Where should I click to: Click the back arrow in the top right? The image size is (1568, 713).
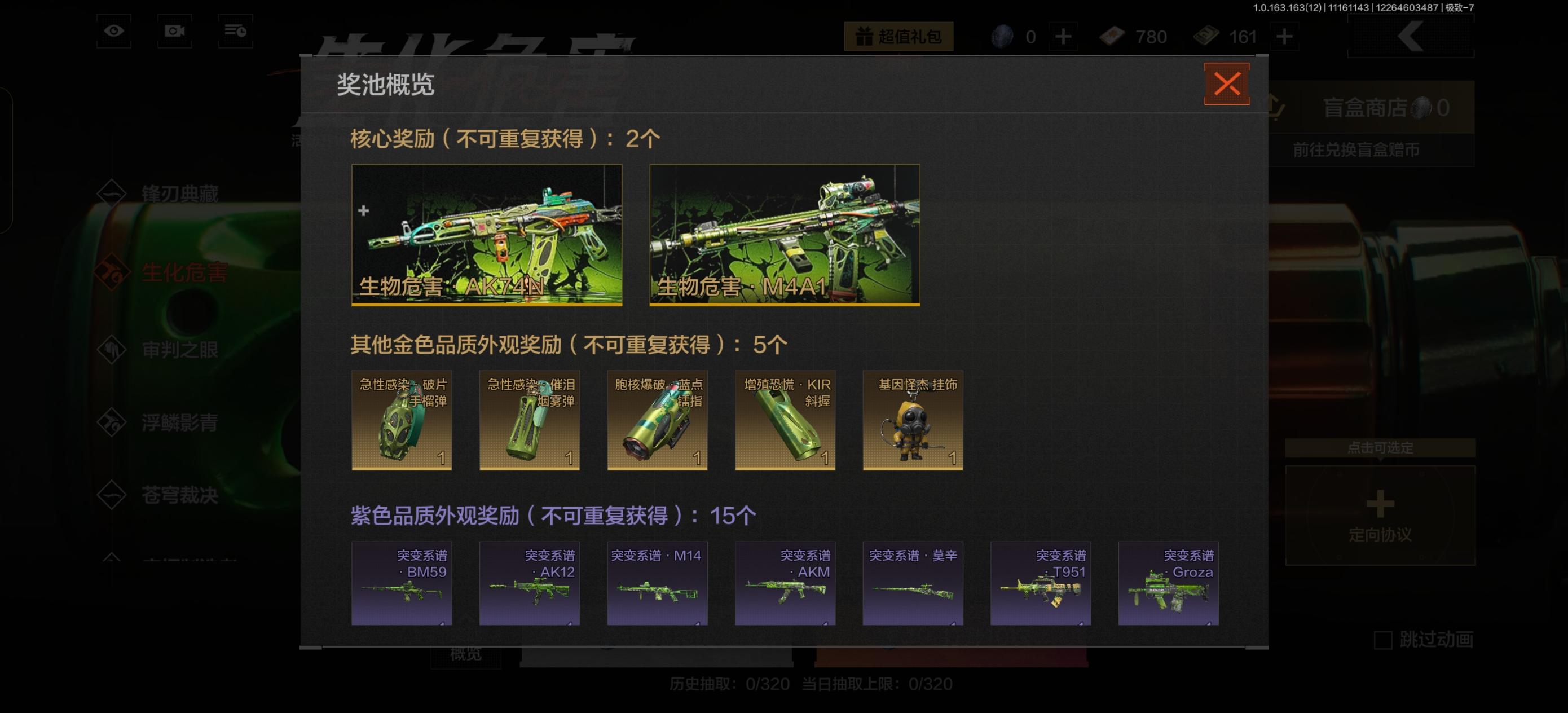(1409, 37)
